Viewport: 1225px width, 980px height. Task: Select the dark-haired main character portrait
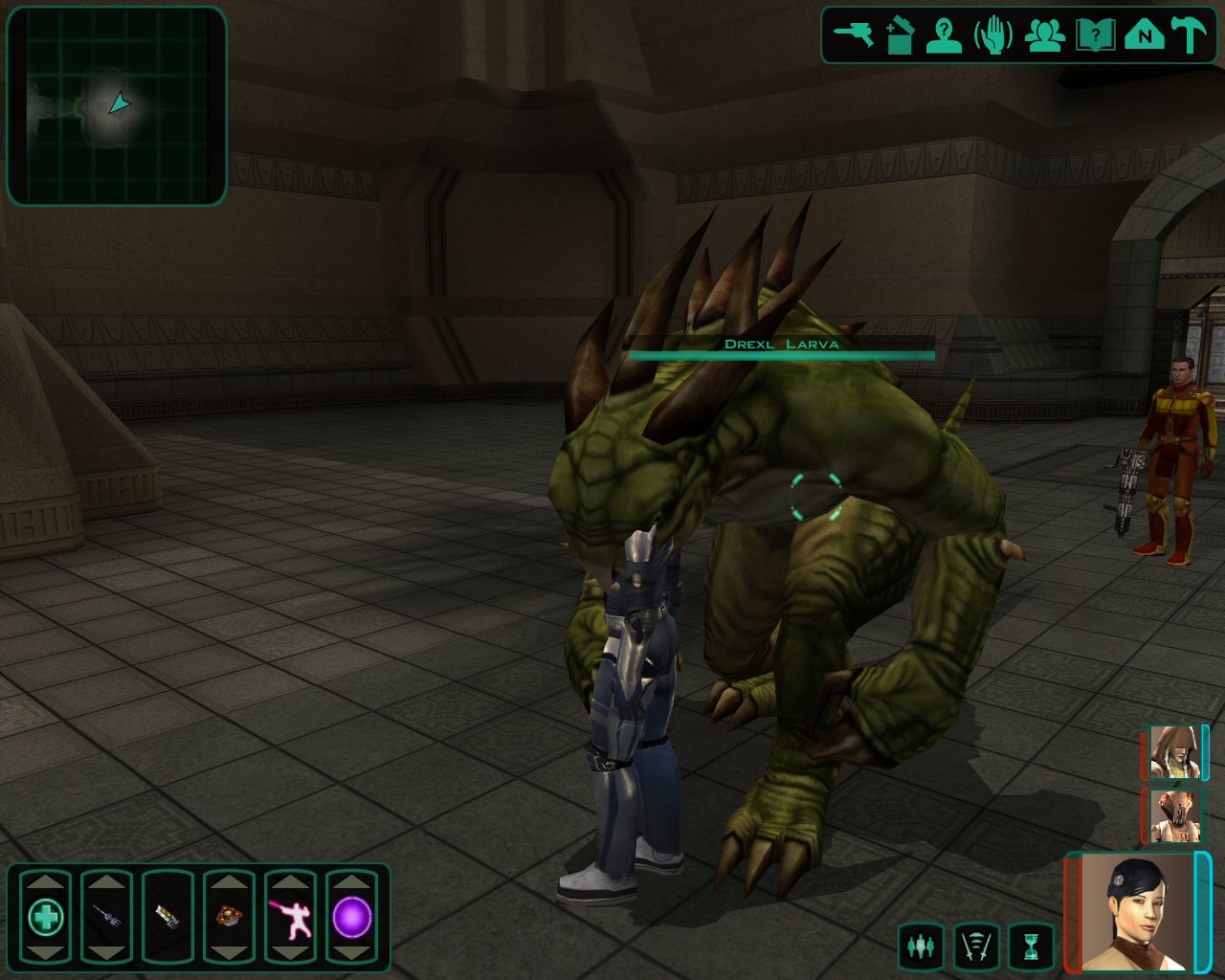1137,911
